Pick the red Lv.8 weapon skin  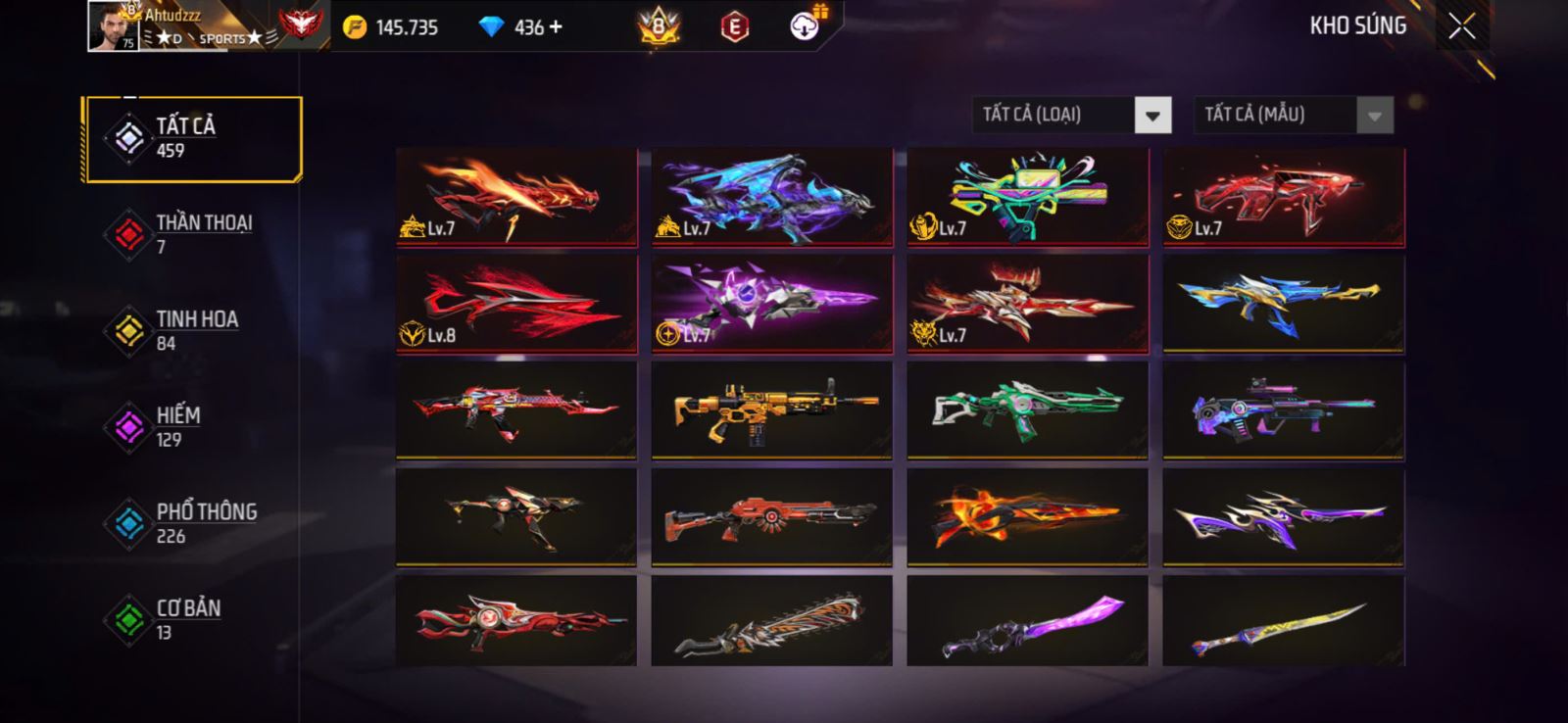pos(516,303)
